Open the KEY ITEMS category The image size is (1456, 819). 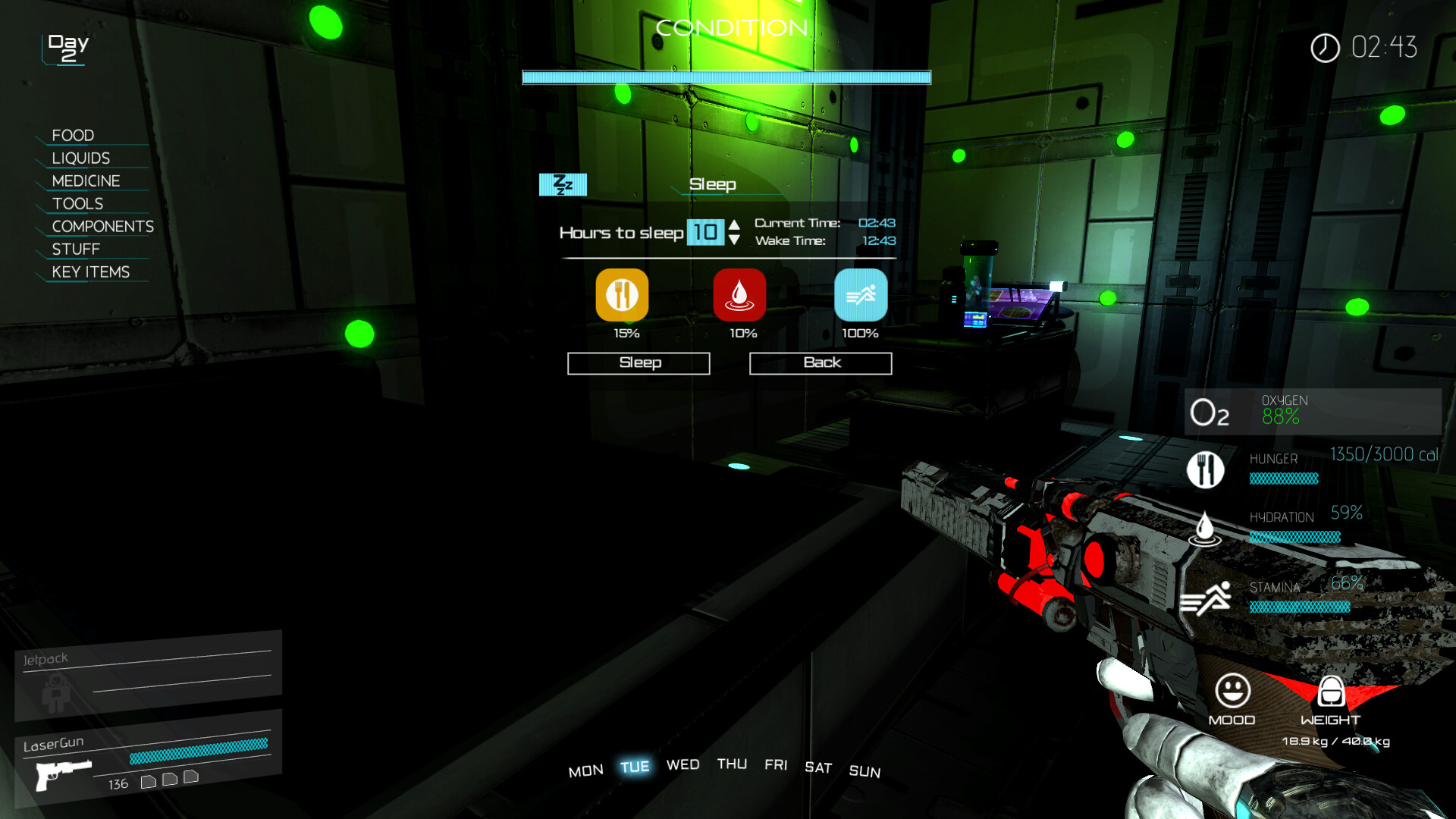90,271
